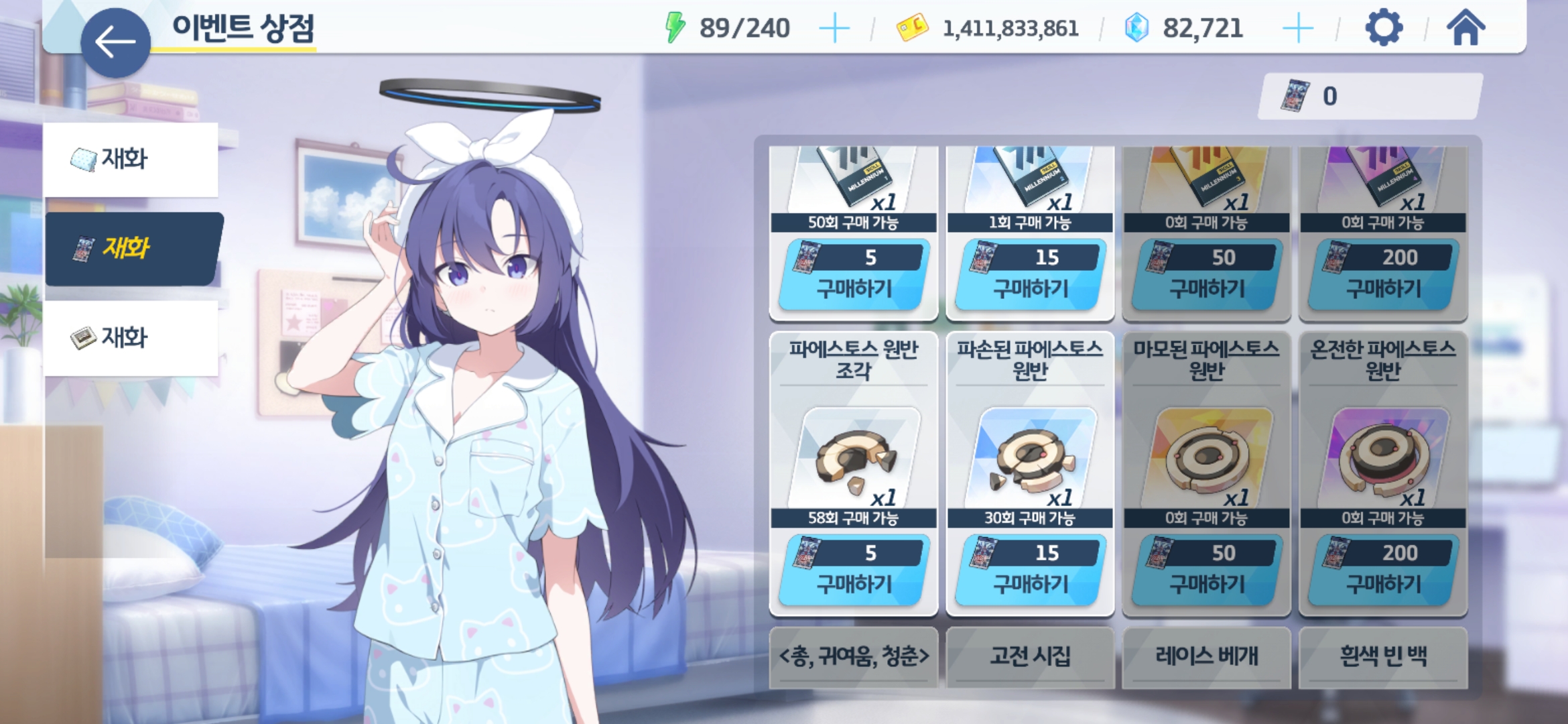The height and width of the screenshot is (724, 1568).
Task: Buy 파손된 파에스토스 원반 for 15
Action: click(1030, 570)
